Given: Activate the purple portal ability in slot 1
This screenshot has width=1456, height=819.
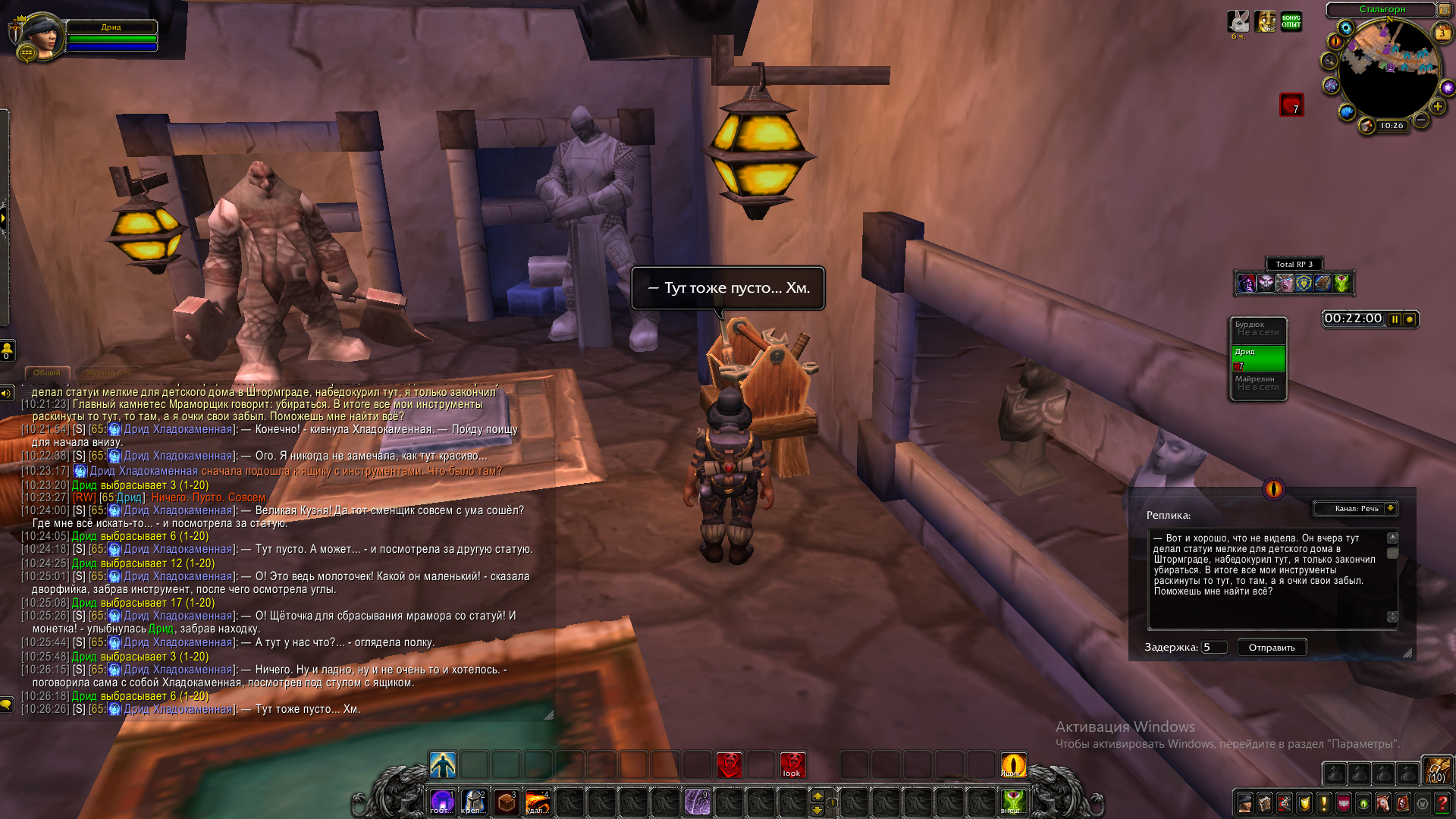Looking at the screenshot, I should (x=442, y=802).
